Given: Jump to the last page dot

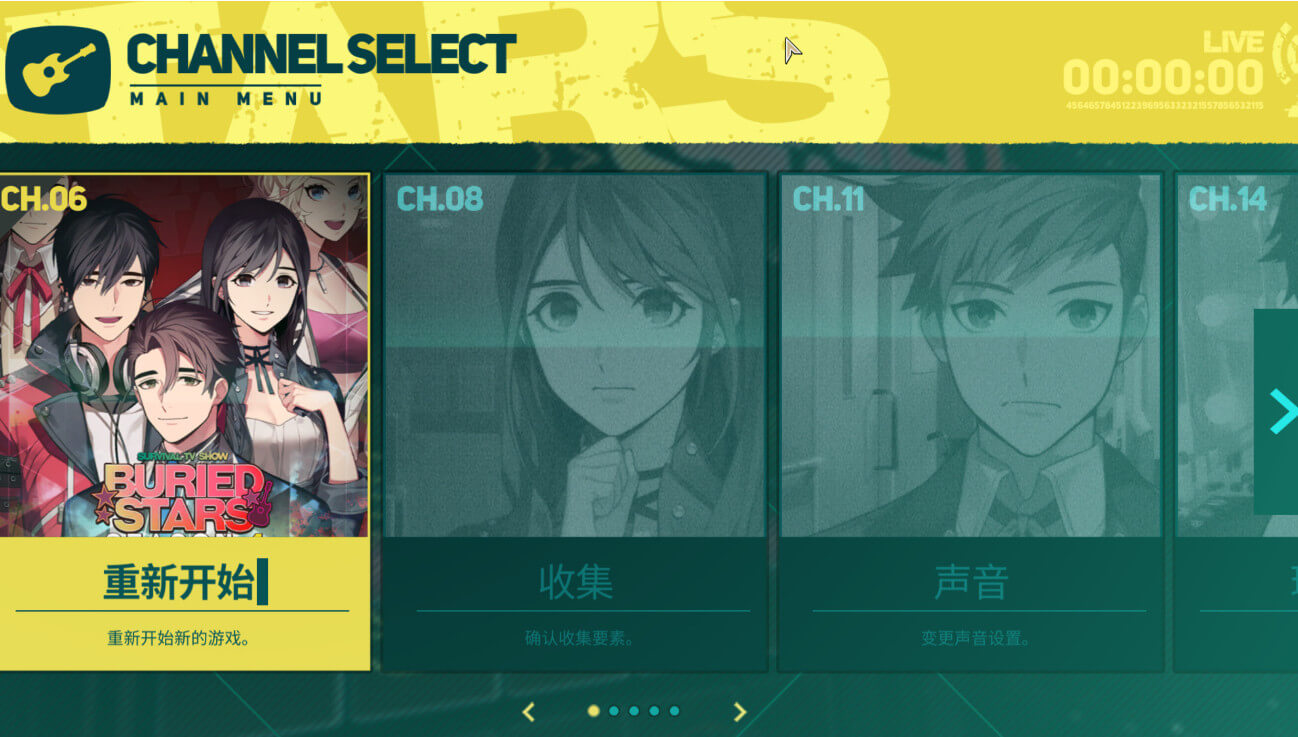Looking at the screenshot, I should (x=675, y=711).
